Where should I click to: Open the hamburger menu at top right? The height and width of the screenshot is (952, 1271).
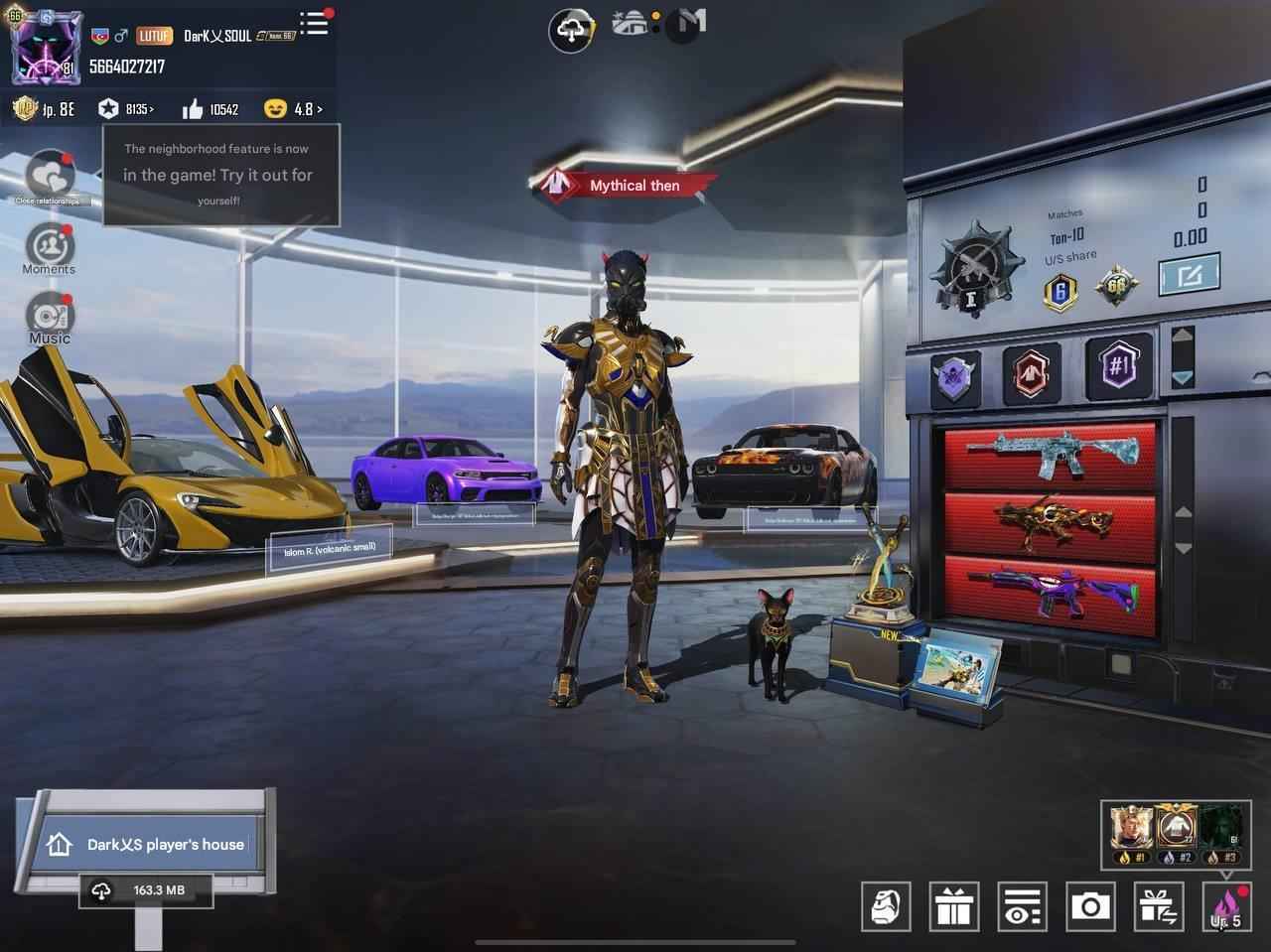point(313,24)
